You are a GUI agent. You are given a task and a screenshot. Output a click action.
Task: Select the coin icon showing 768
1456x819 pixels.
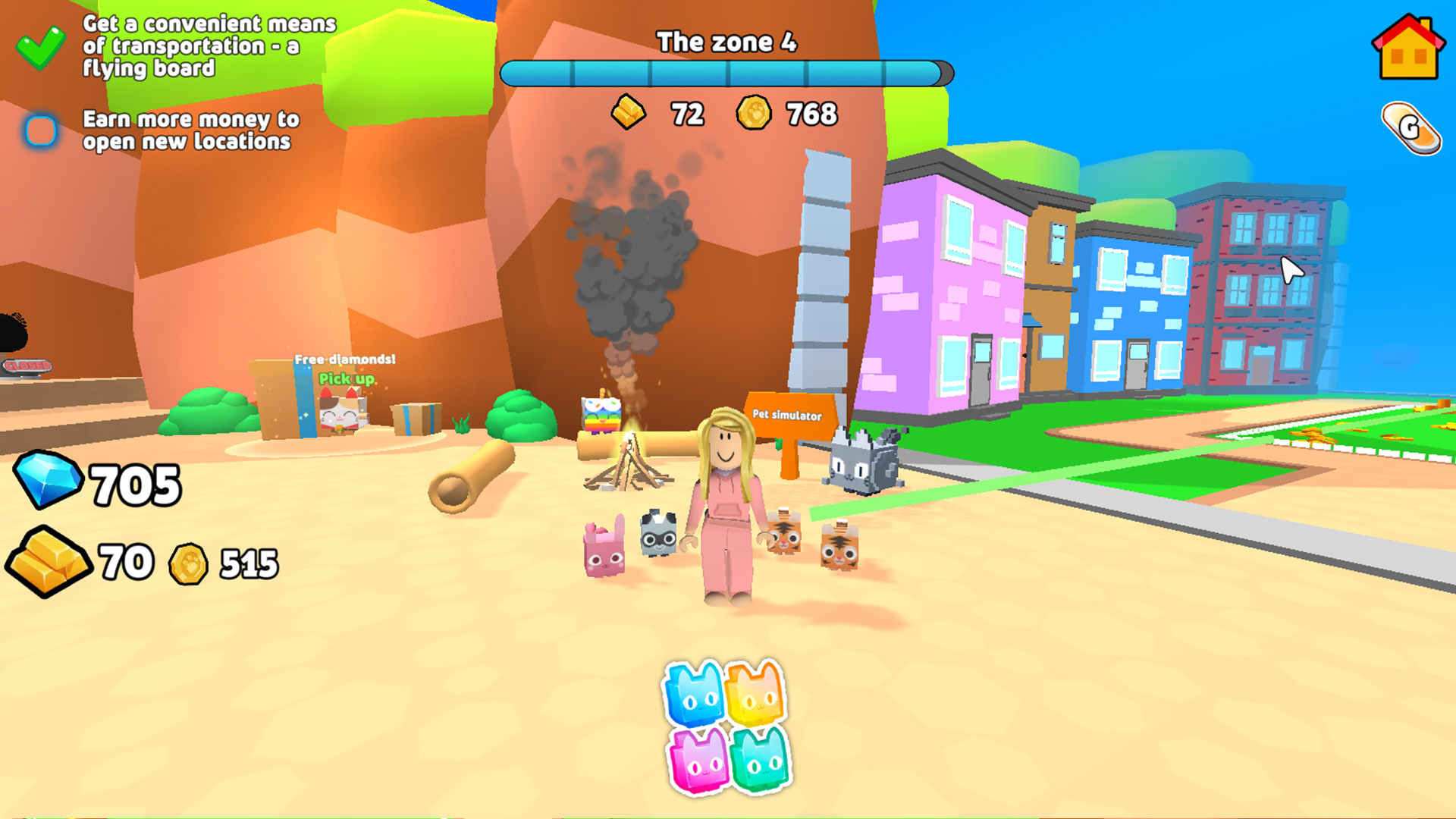tap(754, 115)
